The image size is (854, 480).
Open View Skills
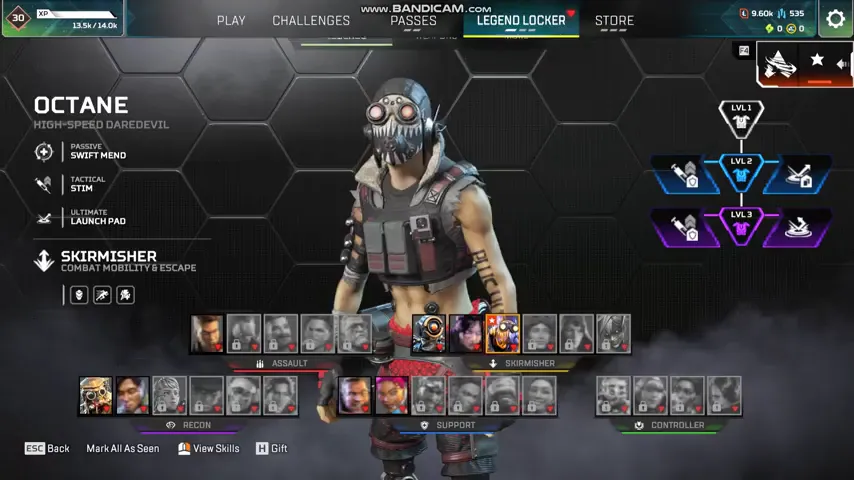[209, 449]
